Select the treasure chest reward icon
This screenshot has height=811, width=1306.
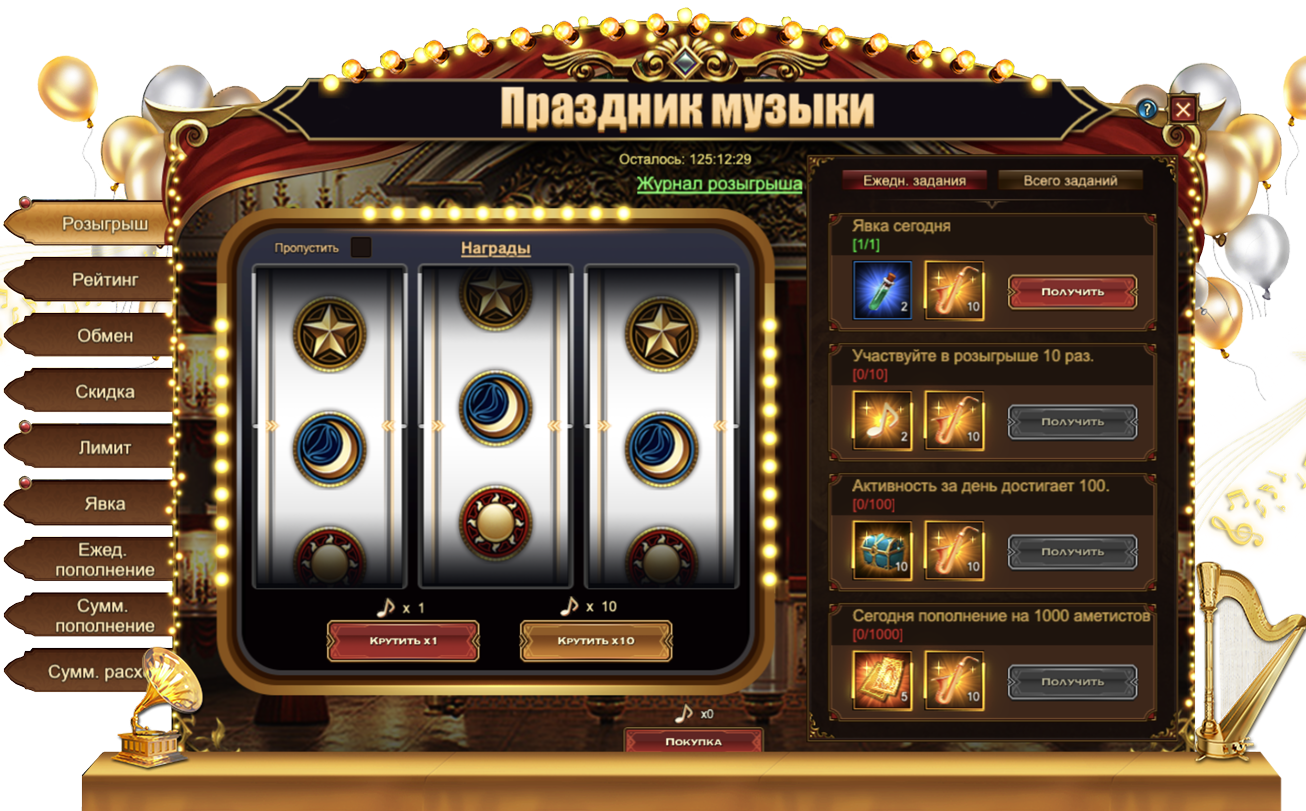(883, 551)
